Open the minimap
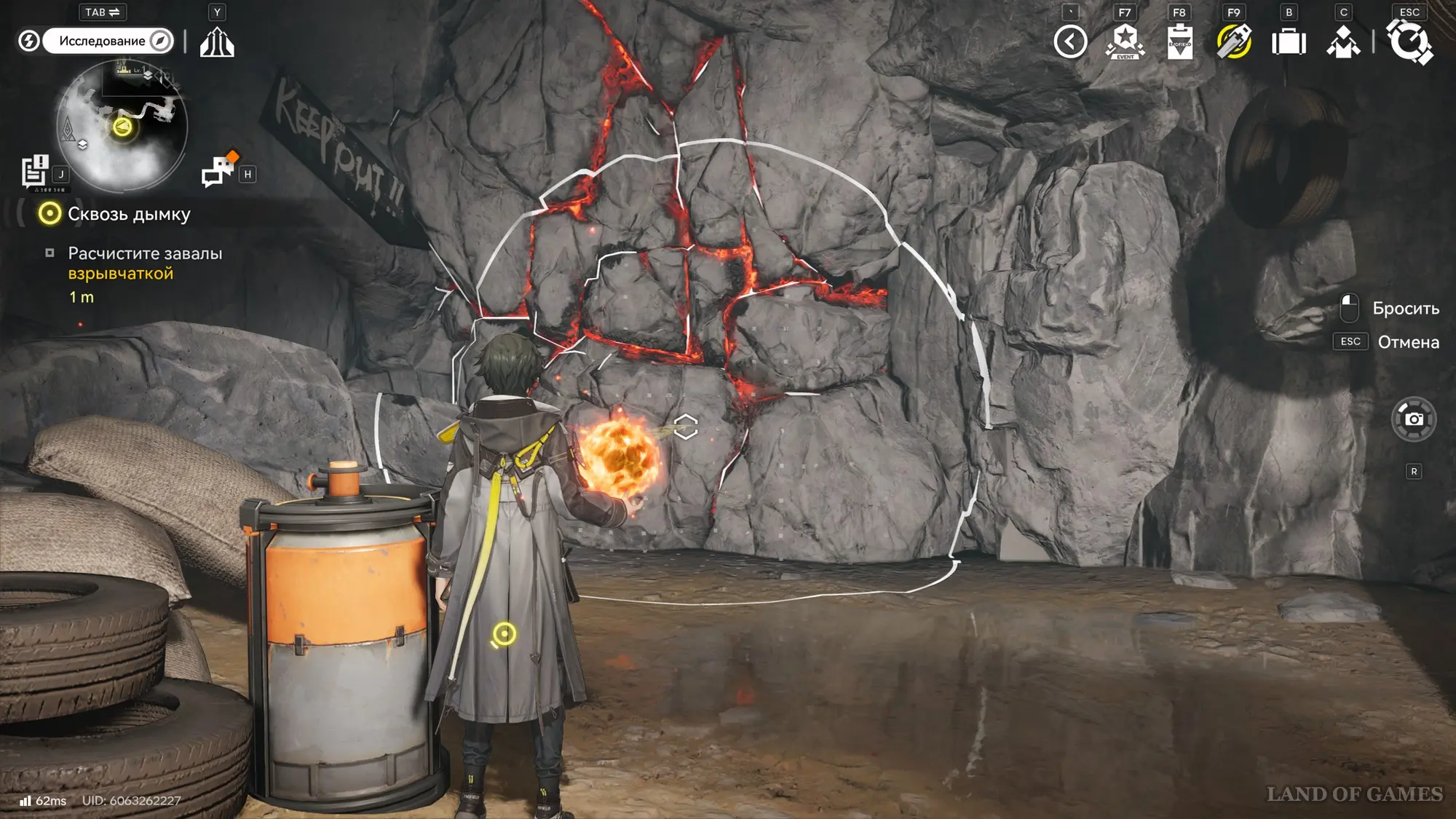 click(122, 127)
